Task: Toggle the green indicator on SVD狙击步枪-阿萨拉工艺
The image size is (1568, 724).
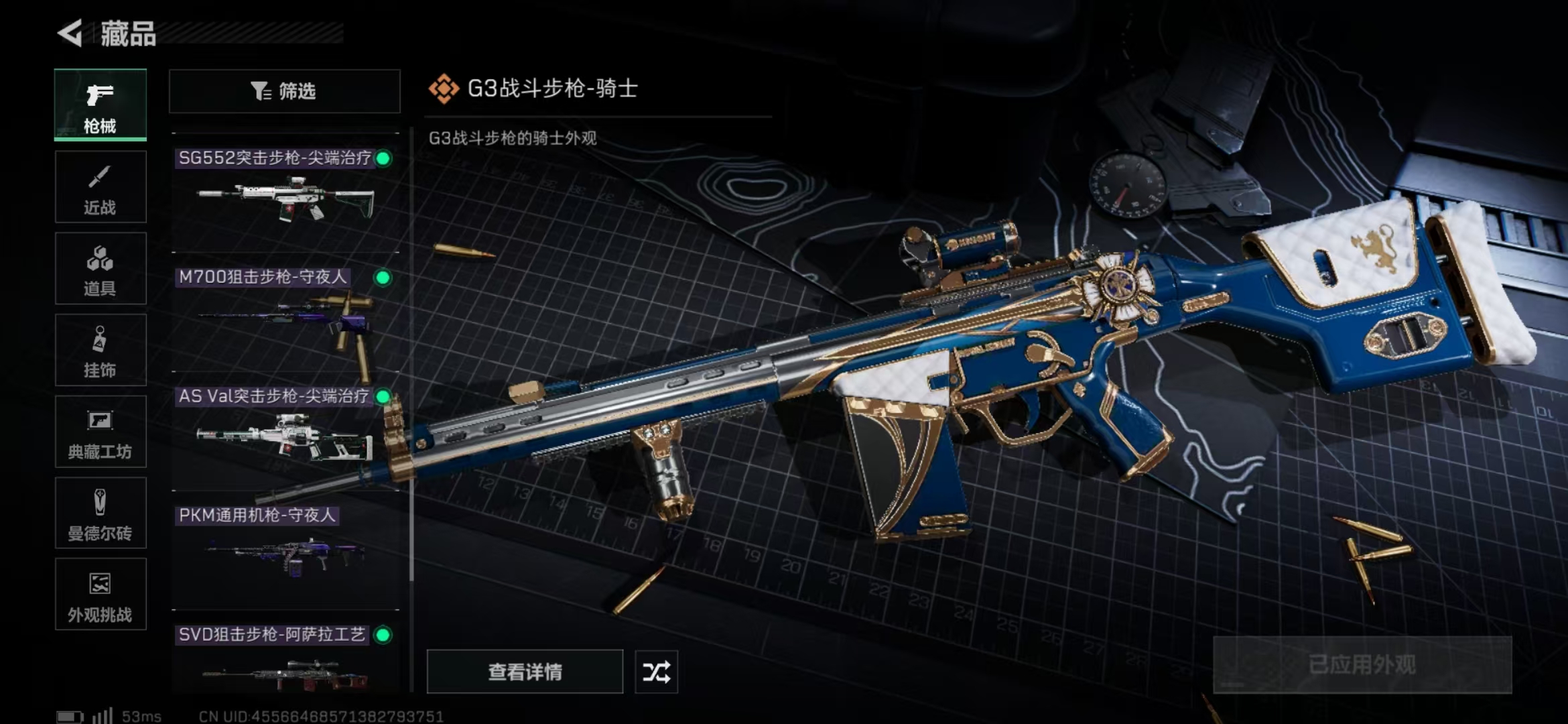Action: click(382, 633)
